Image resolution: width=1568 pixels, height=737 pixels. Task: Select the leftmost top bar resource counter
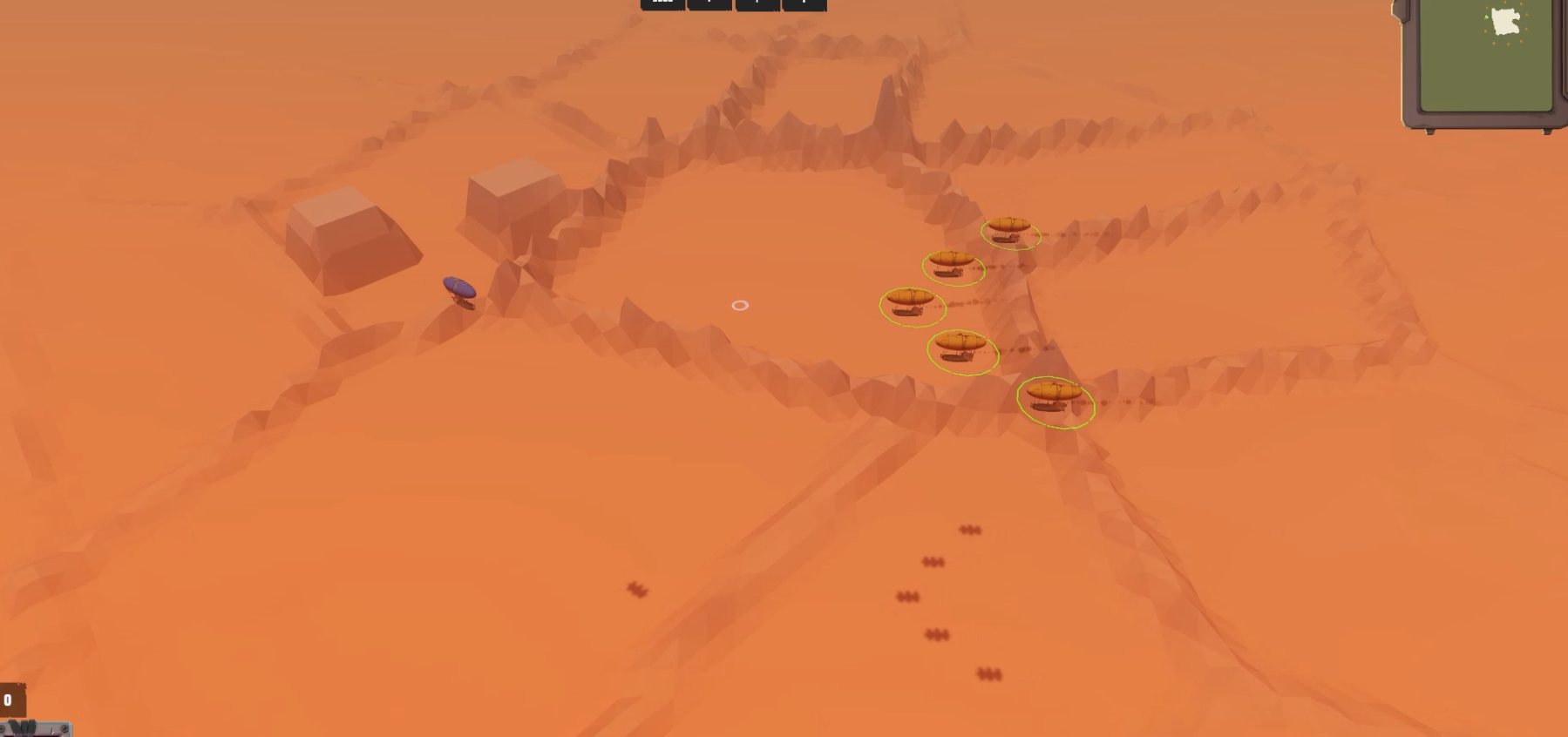[x=661, y=3]
